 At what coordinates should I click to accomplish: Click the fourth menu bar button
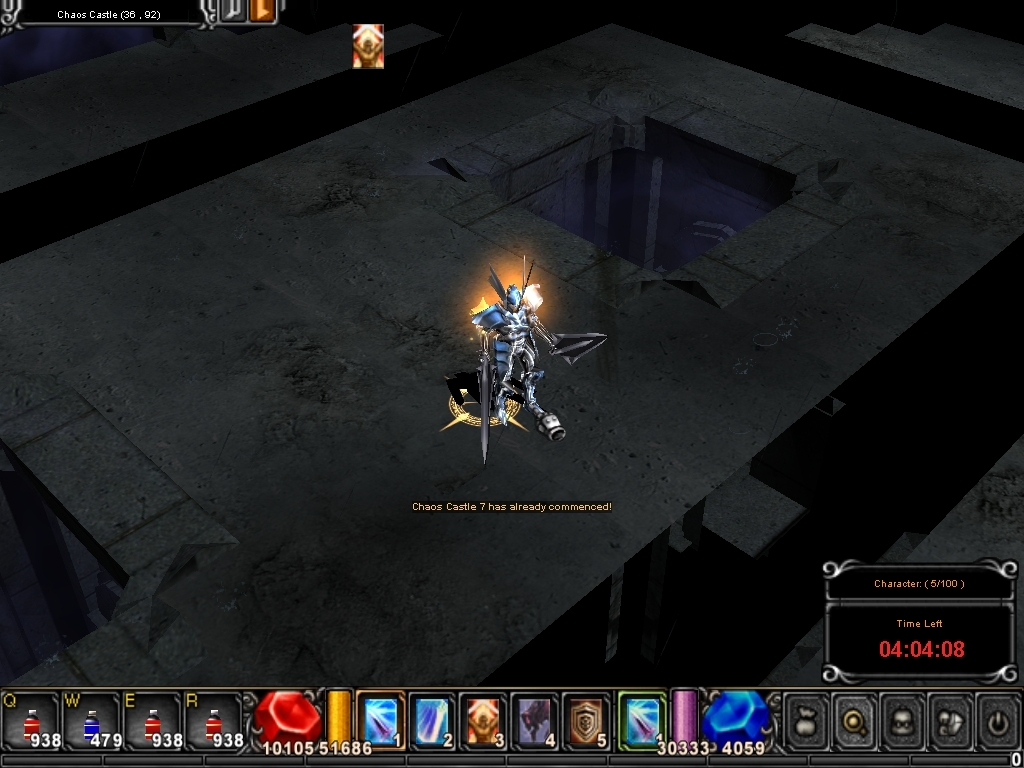coord(950,720)
